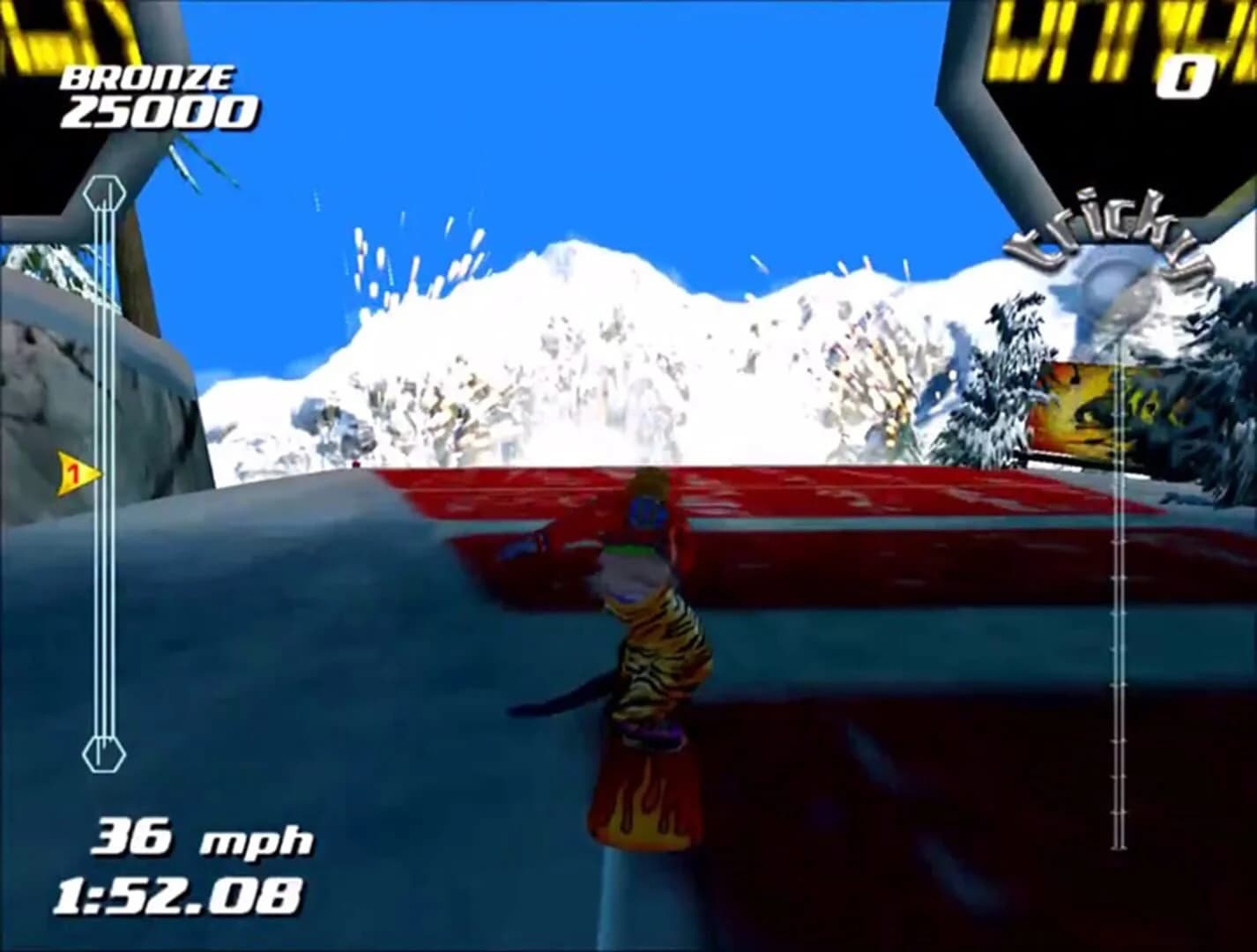Expand the top-right scoreboard panel
This screenshot has width=1257, height=952.
pyautogui.click(x=1119, y=79)
